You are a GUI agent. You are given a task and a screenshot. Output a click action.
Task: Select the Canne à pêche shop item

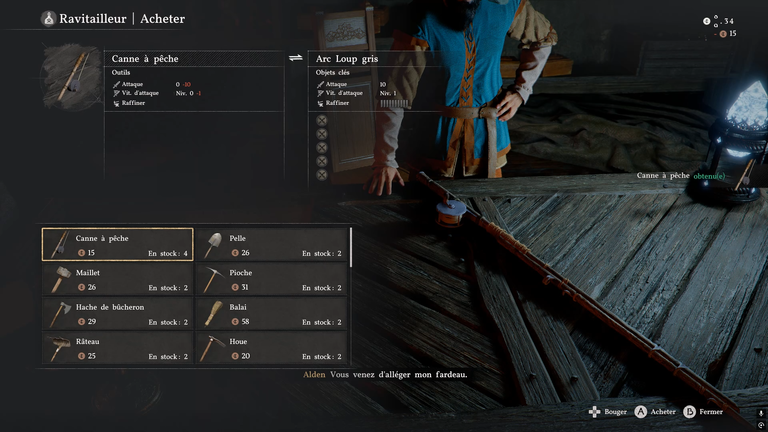pos(118,245)
